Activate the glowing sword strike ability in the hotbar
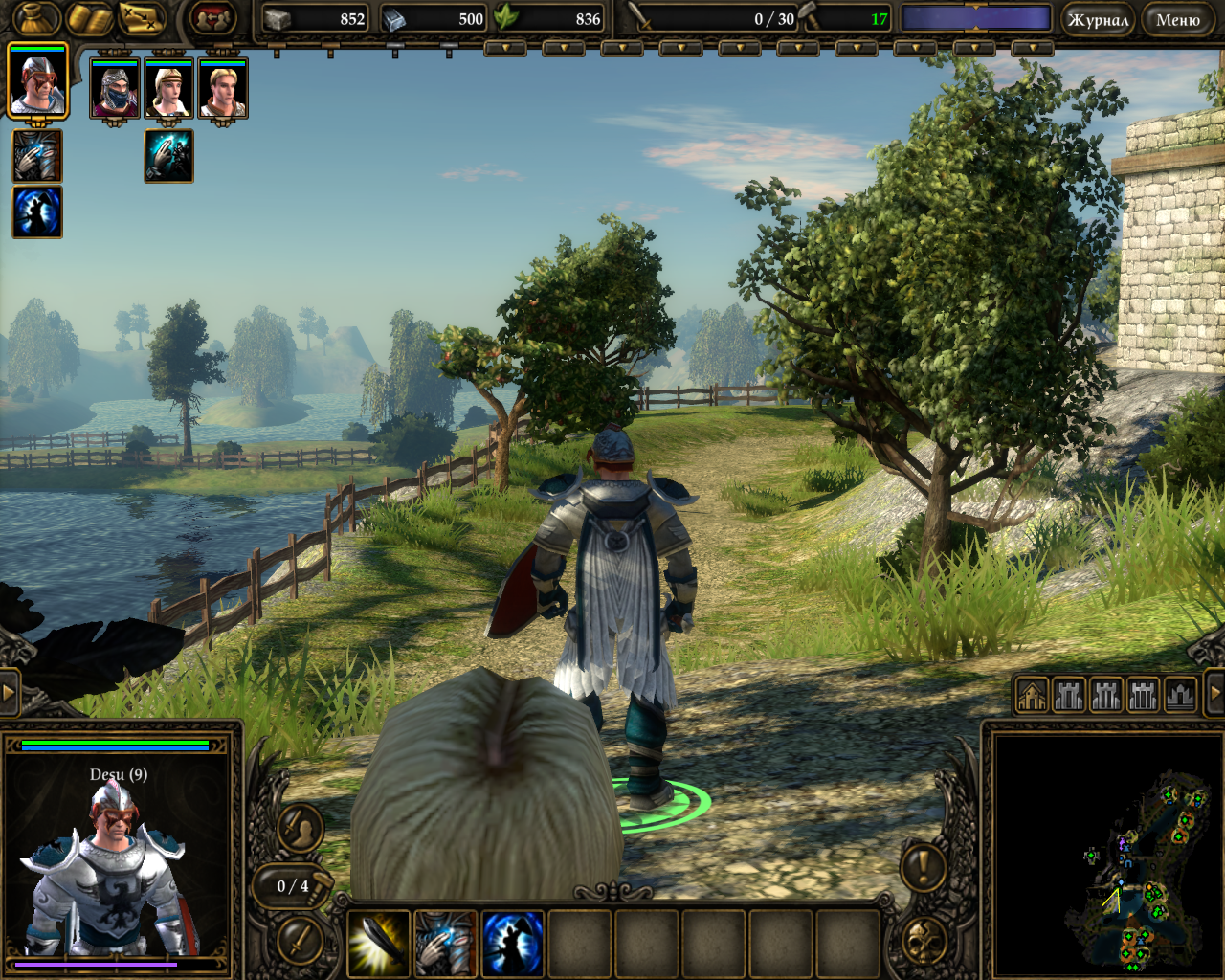 [x=378, y=943]
